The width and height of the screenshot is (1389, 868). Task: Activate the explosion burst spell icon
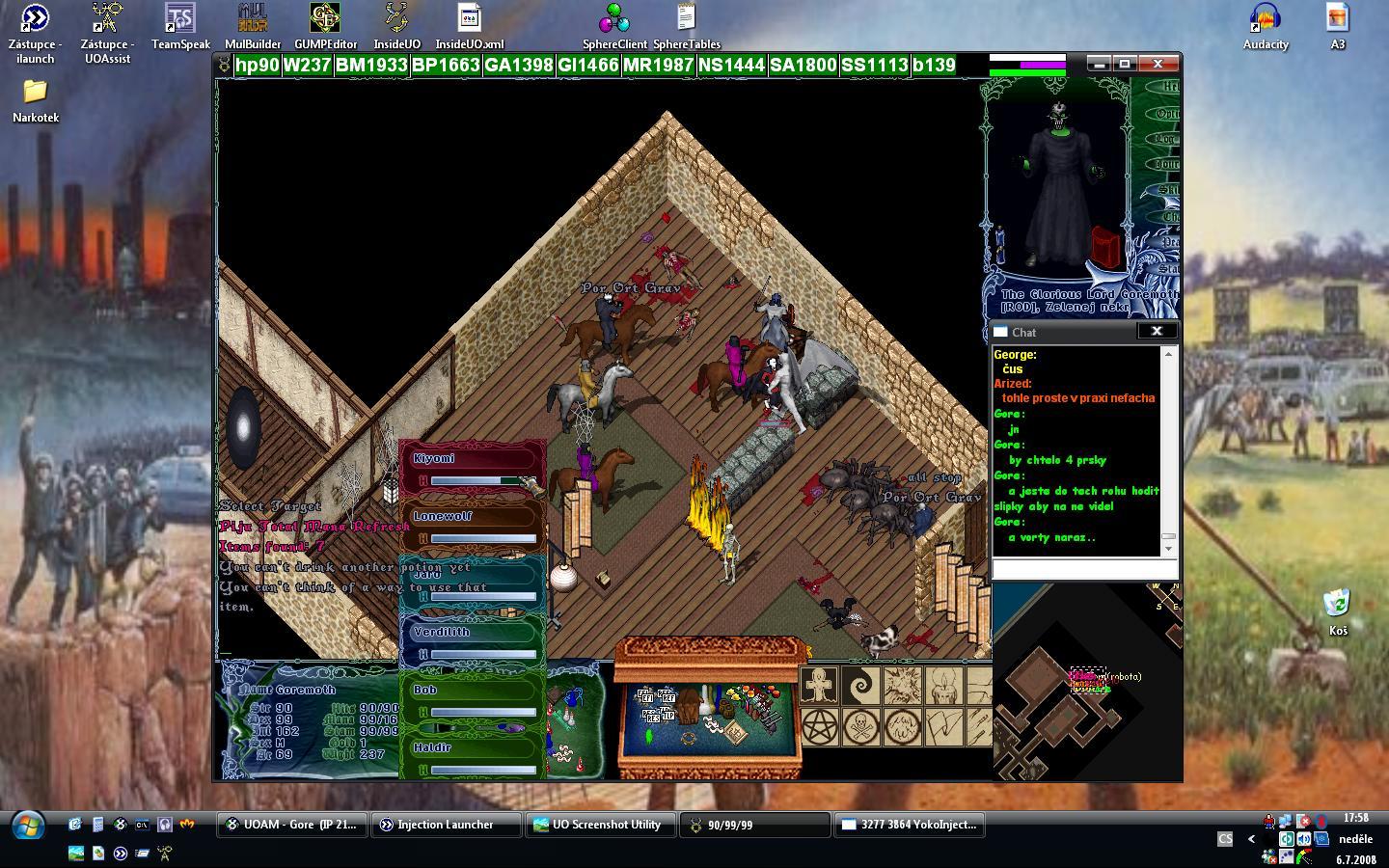pos(903,686)
